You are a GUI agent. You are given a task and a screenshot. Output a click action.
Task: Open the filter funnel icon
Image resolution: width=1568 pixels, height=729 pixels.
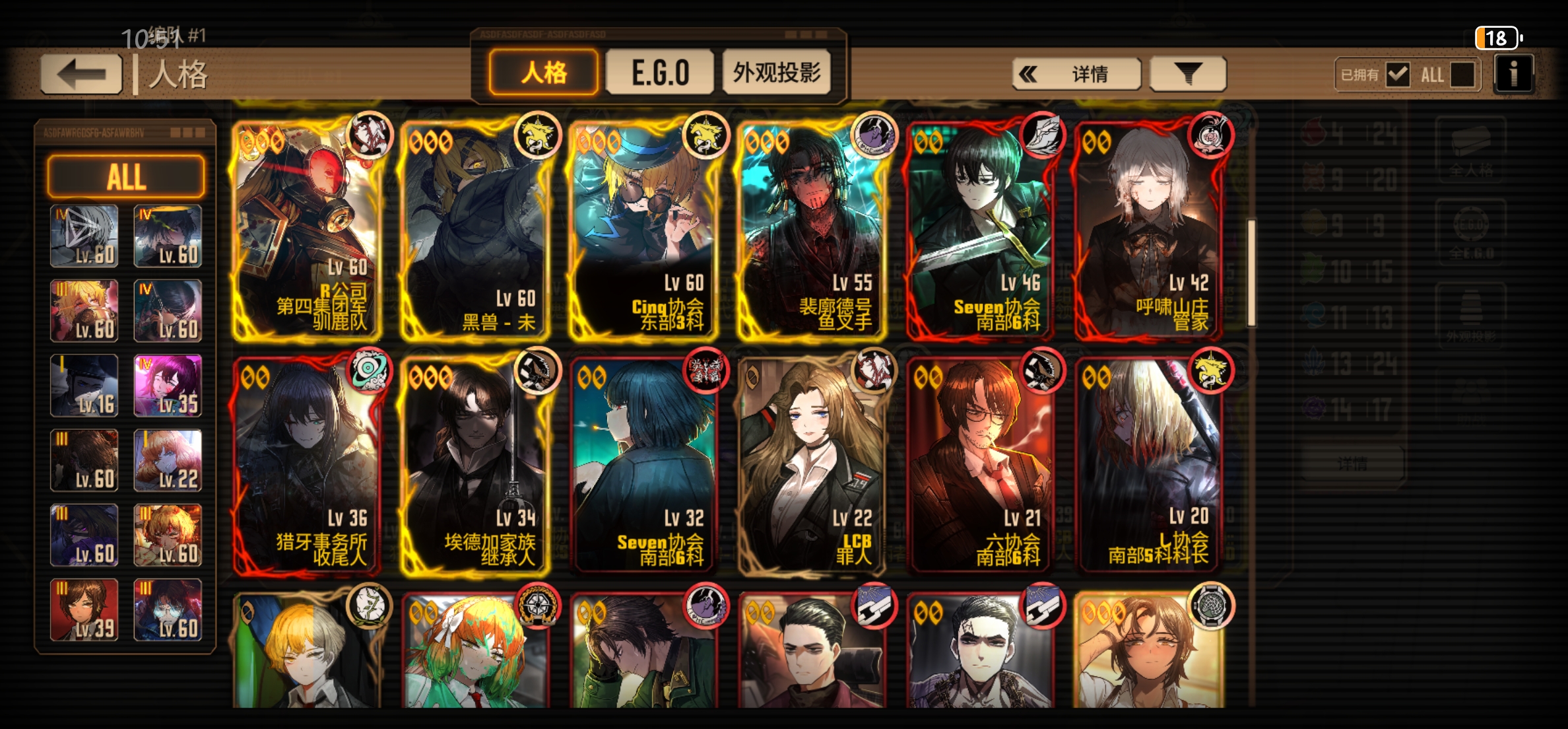click(1187, 73)
